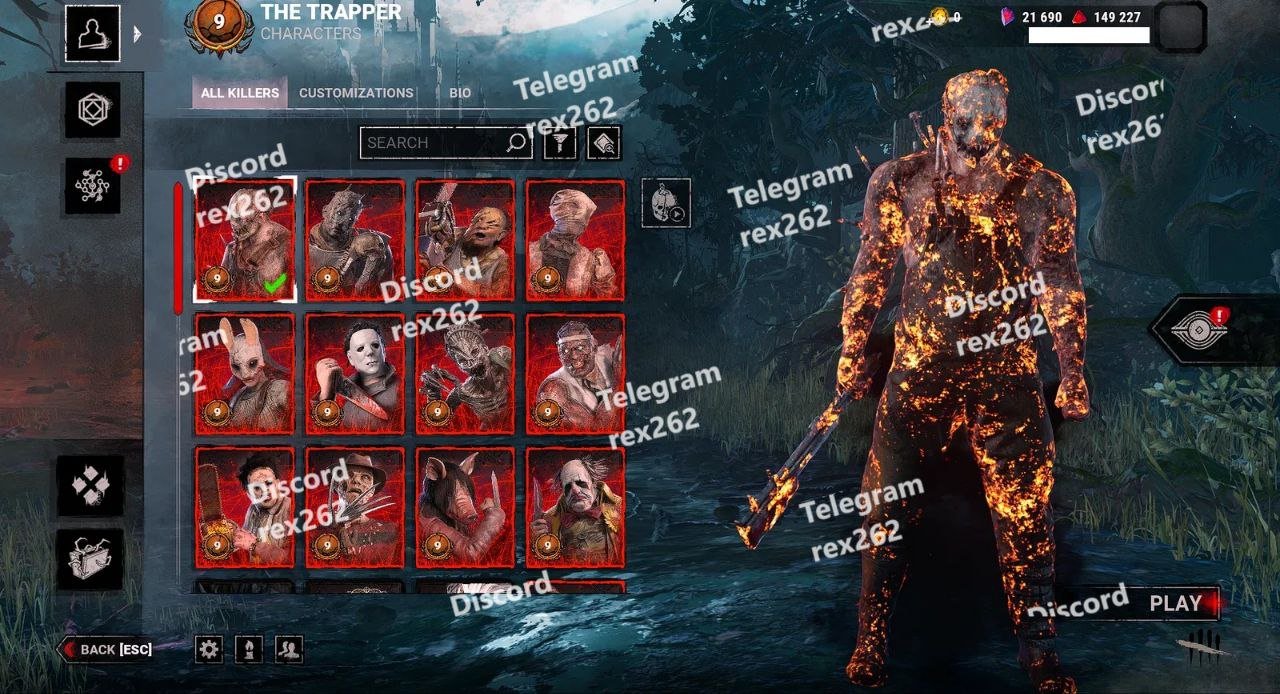Open the Bio tab
Viewport: 1280px width, 694px height.
(460, 93)
